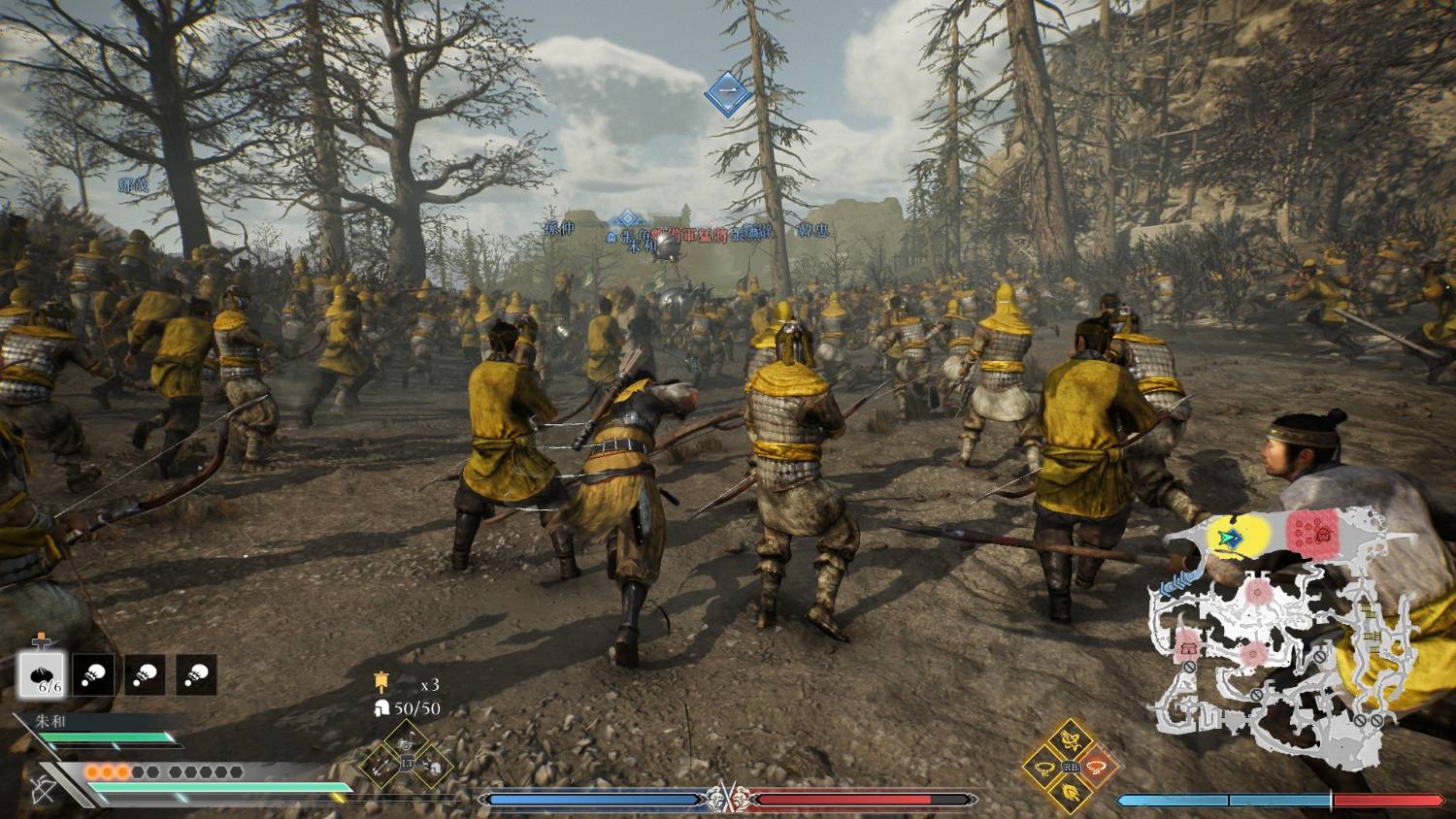Select the meat bun item slot
The image size is (1456, 819).
click(x=42, y=674)
